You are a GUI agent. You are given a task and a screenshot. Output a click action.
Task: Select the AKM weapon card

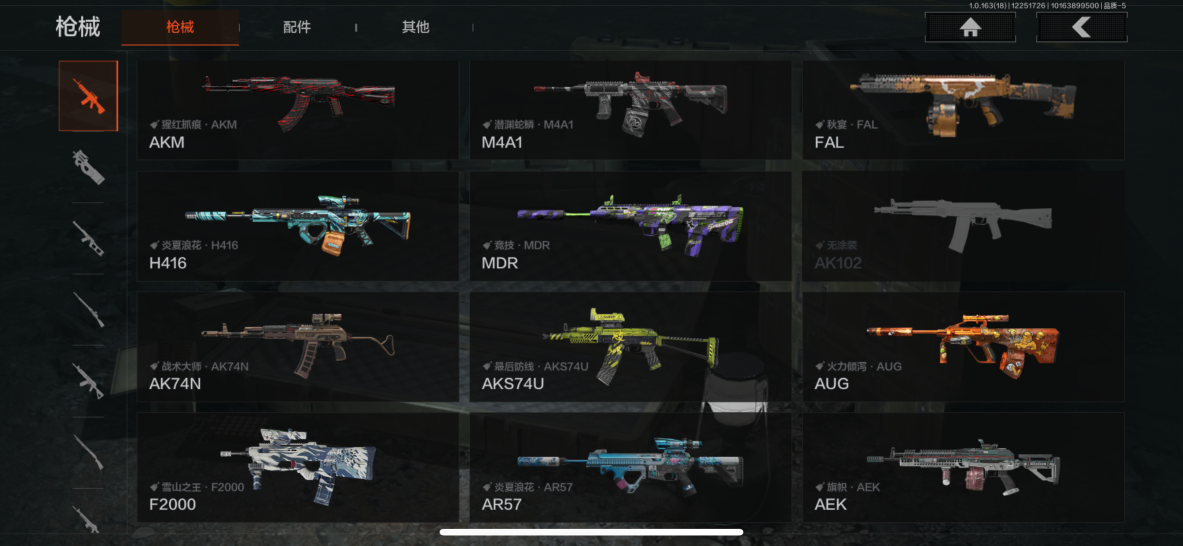click(298, 109)
